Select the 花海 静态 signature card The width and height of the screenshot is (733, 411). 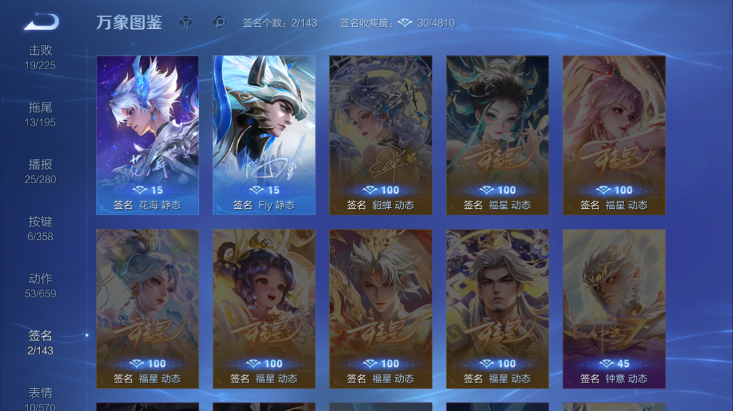point(147,135)
